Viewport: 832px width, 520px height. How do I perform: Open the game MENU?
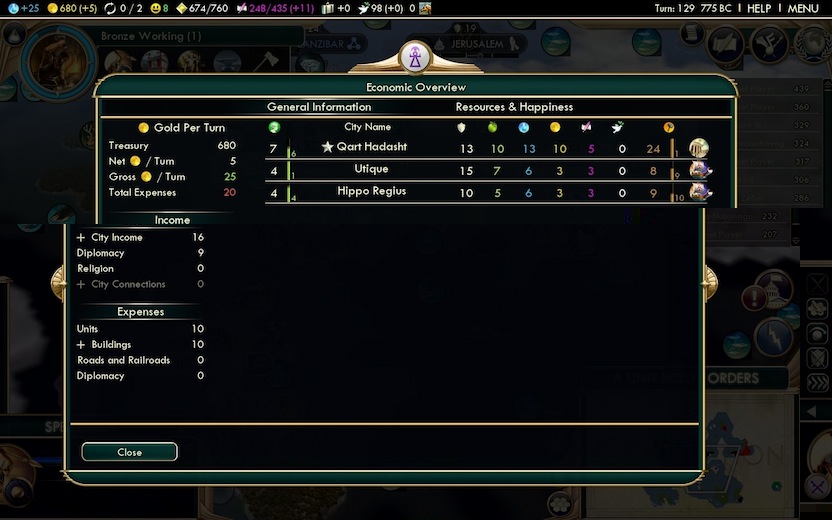pos(803,8)
